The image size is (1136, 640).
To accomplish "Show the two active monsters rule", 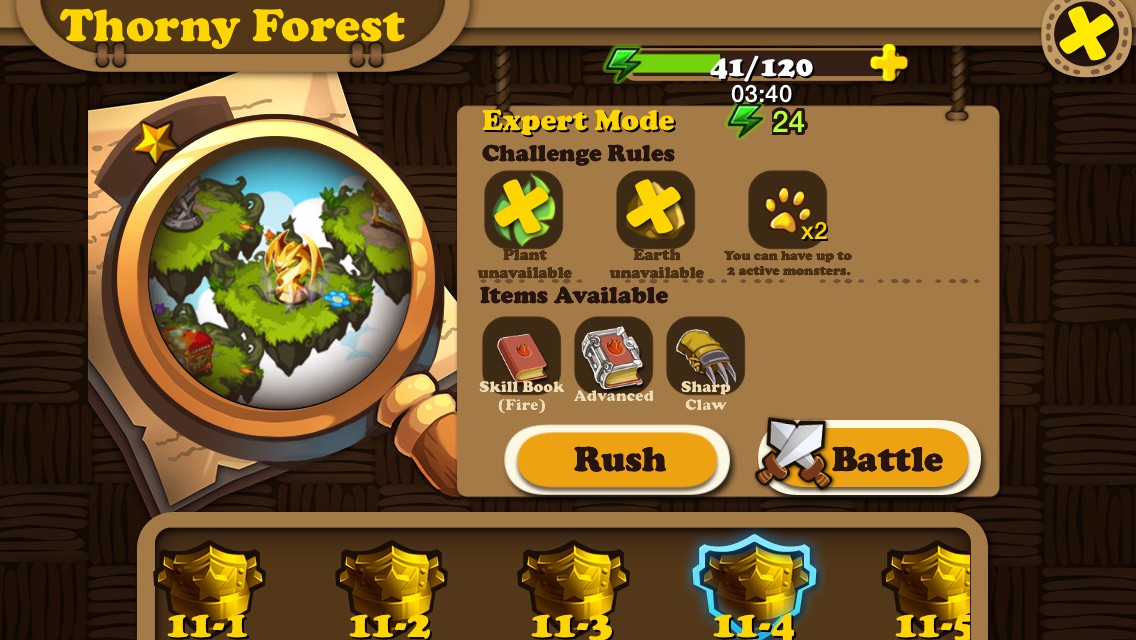I will pyautogui.click(x=787, y=210).
